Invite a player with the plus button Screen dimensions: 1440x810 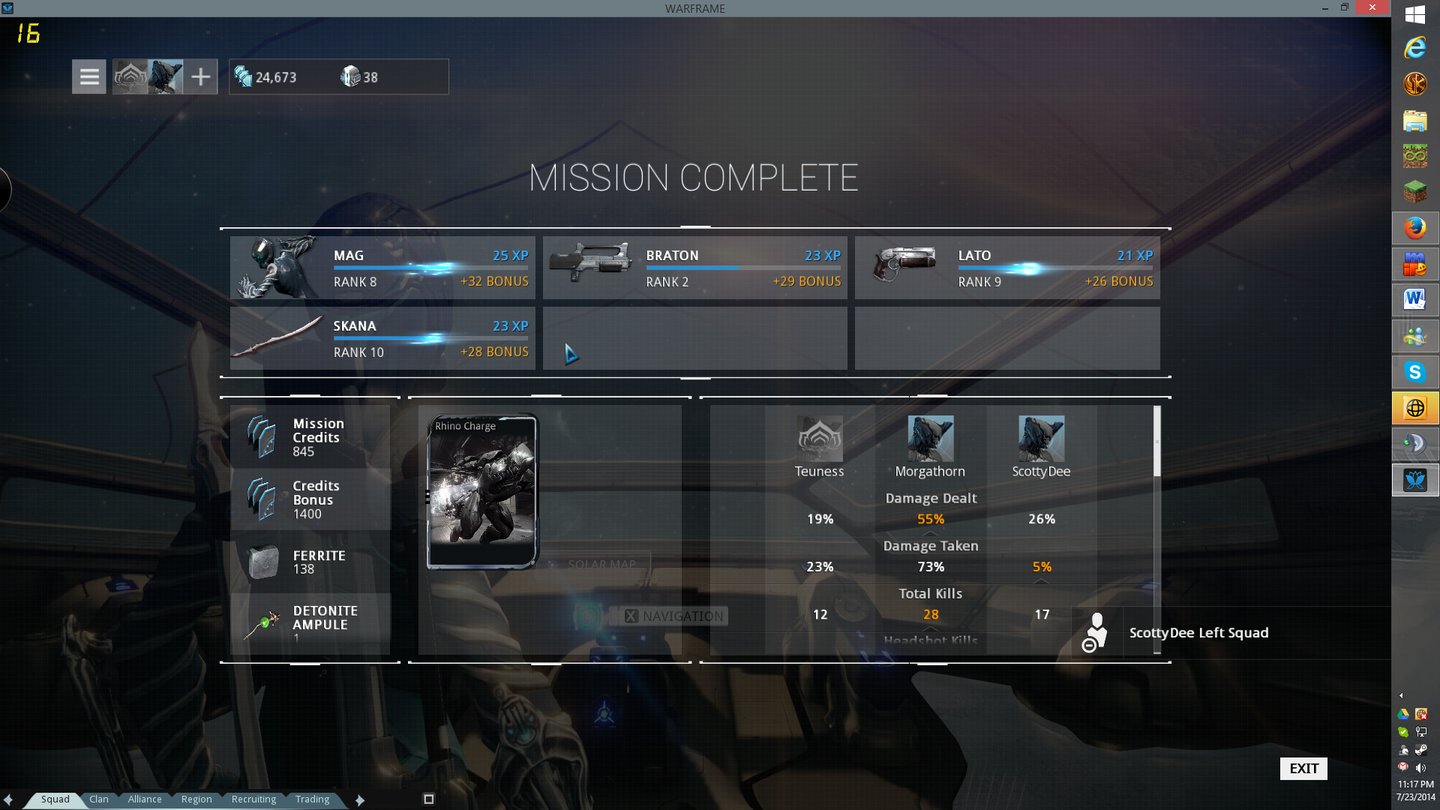point(201,77)
